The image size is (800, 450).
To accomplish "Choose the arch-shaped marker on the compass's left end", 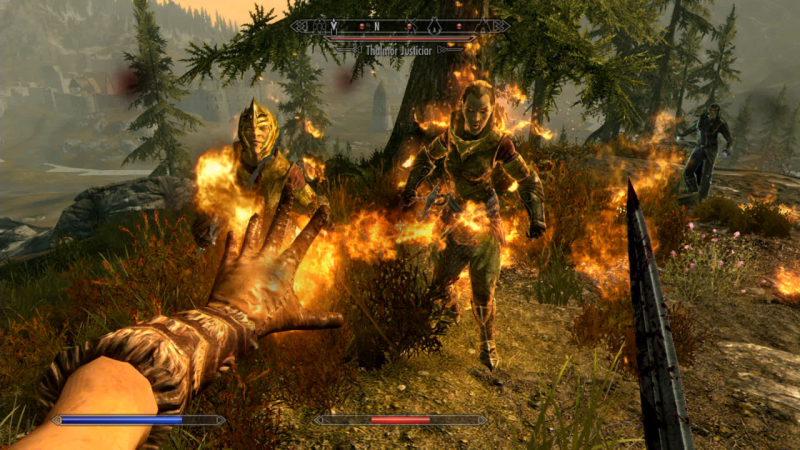I will (x=320, y=27).
